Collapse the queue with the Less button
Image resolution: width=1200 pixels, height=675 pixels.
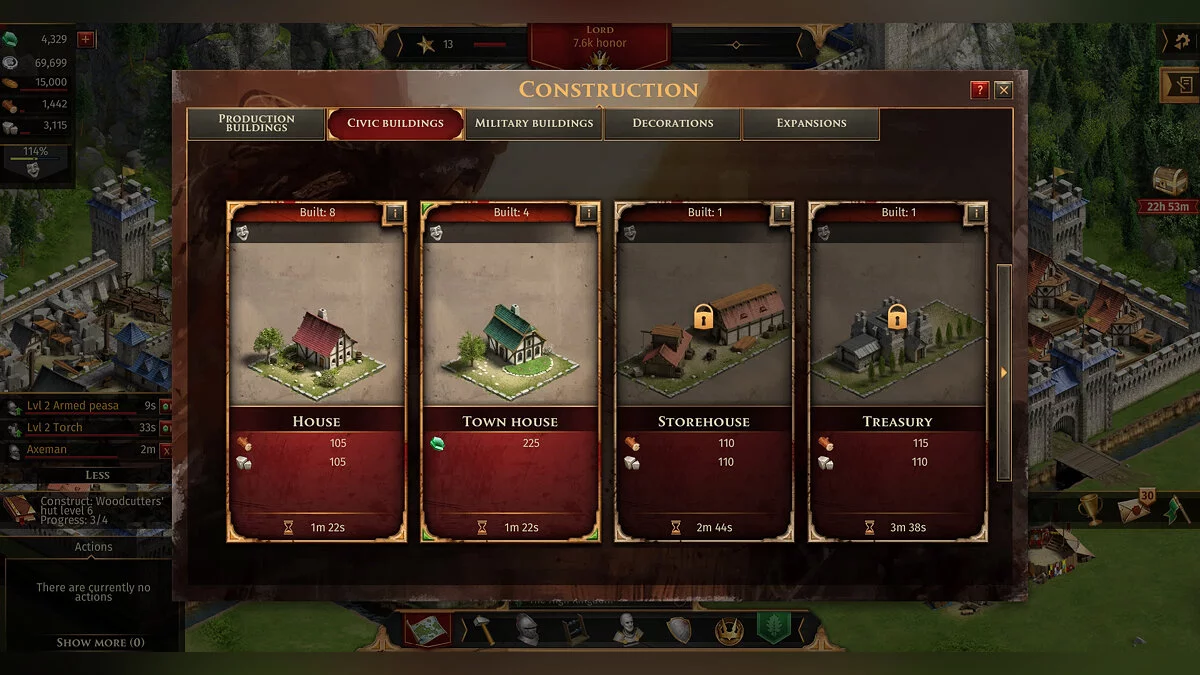coord(97,475)
